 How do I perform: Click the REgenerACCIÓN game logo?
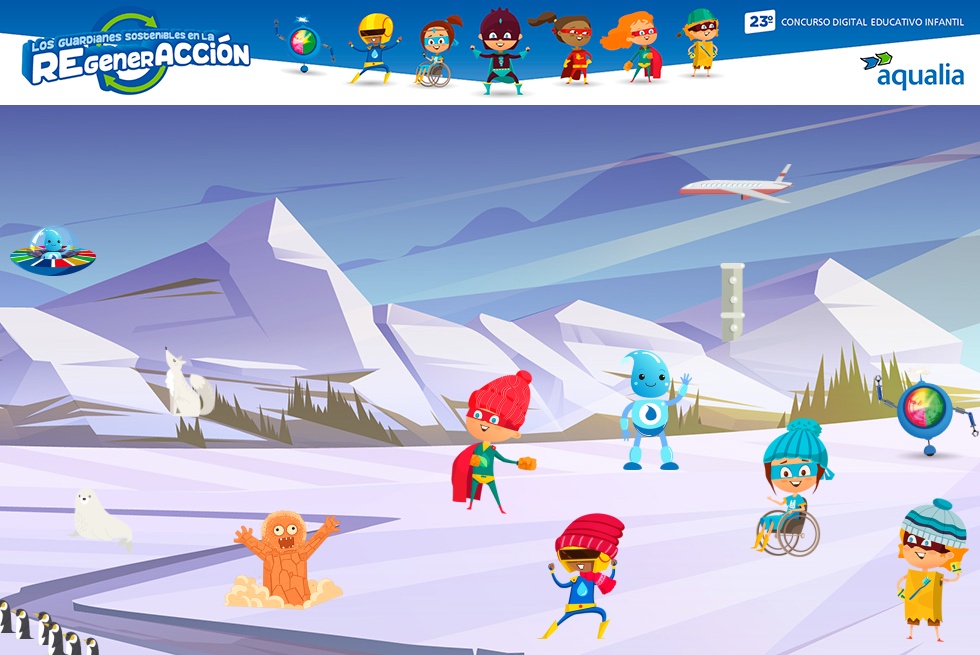pyautogui.click(x=136, y=54)
